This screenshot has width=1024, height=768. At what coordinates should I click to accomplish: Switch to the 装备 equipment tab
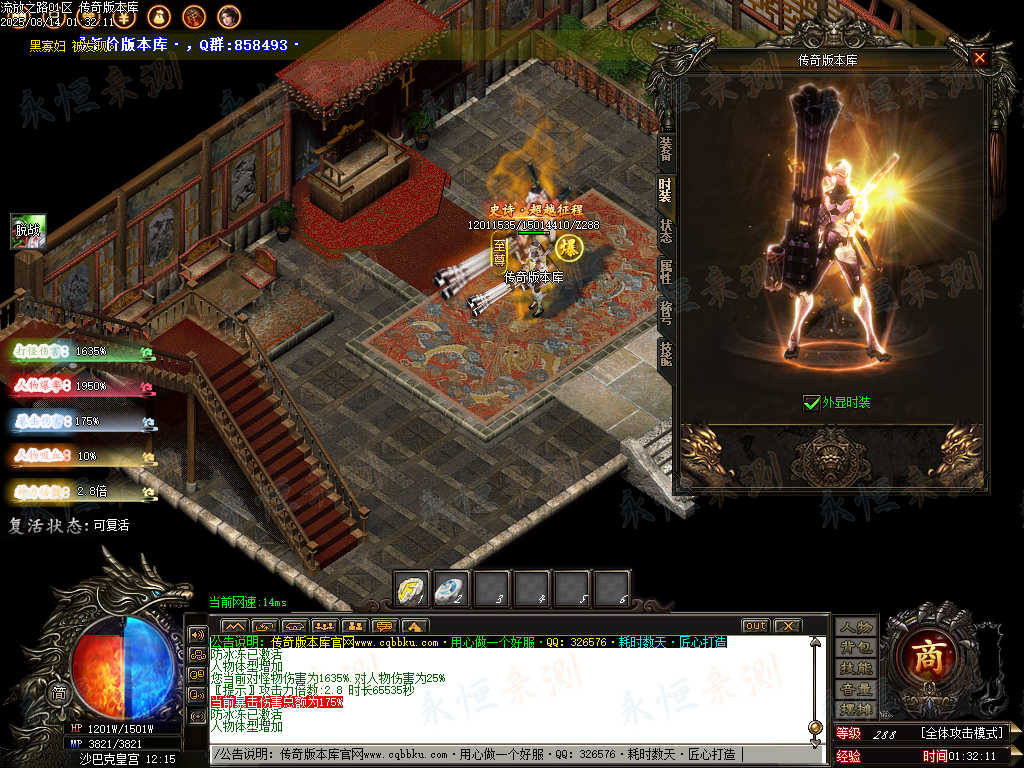pos(665,149)
